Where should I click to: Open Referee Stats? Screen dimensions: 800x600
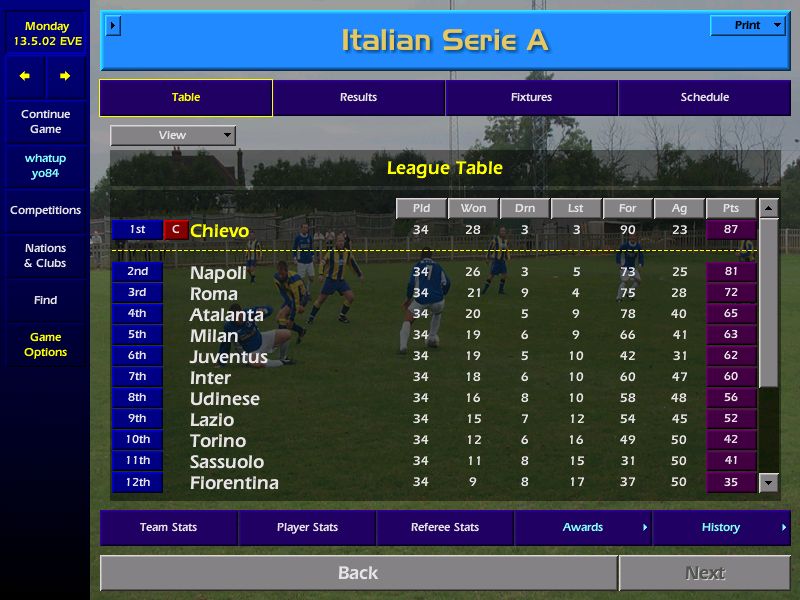tap(445, 528)
